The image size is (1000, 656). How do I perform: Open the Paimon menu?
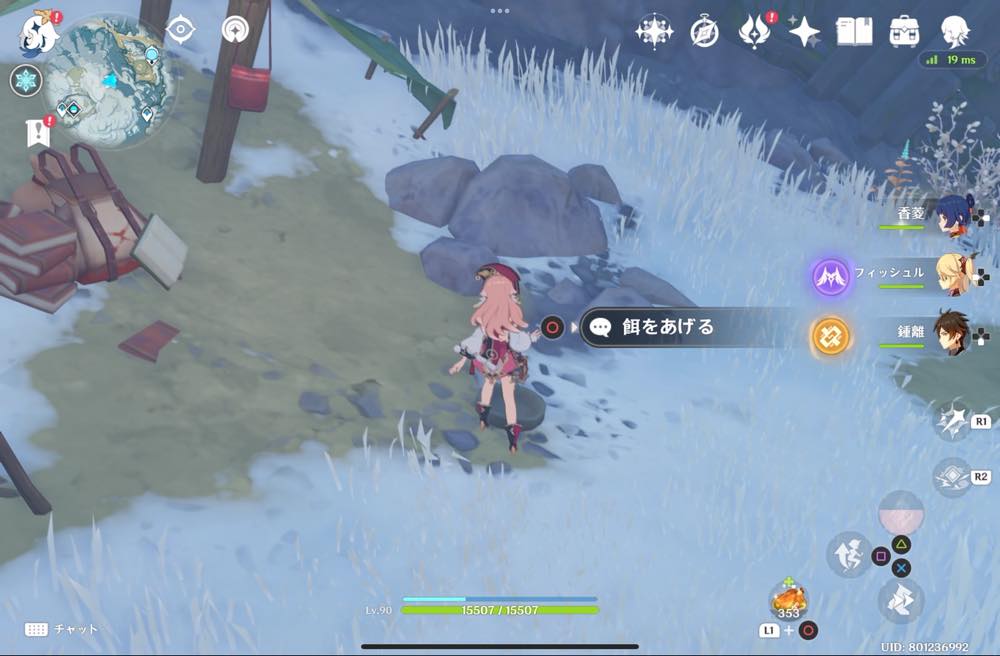39,32
